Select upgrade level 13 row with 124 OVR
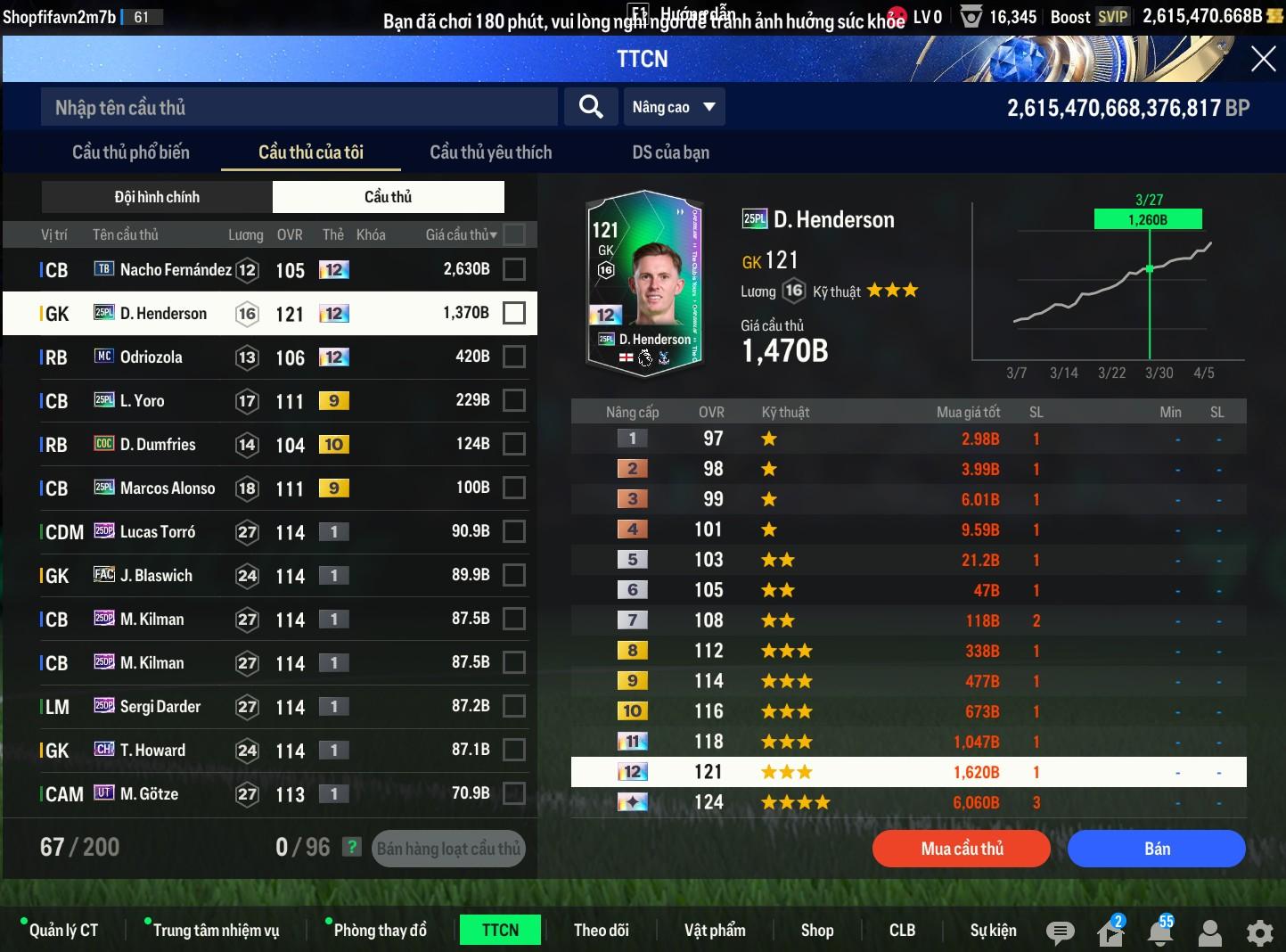Image resolution: width=1286 pixels, height=952 pixels. (908, 802)
